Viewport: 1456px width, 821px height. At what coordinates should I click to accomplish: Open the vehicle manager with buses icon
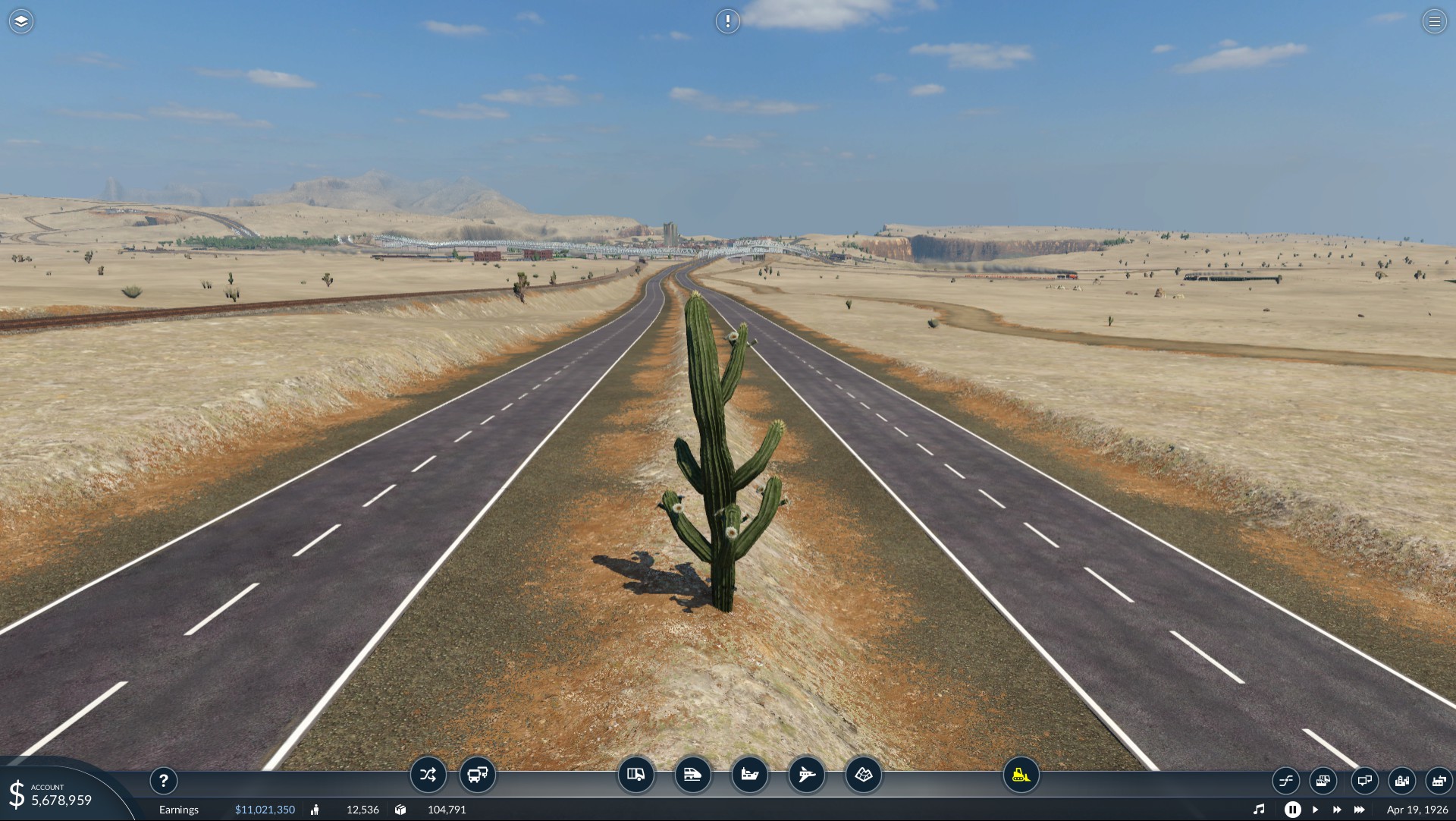pos(478,775)
